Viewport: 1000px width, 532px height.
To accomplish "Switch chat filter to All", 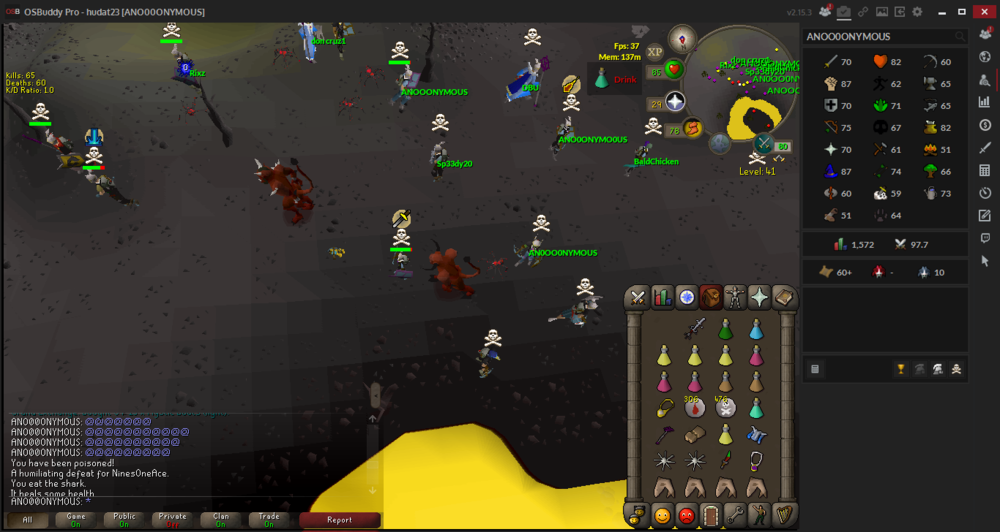I will click(28, 520).
